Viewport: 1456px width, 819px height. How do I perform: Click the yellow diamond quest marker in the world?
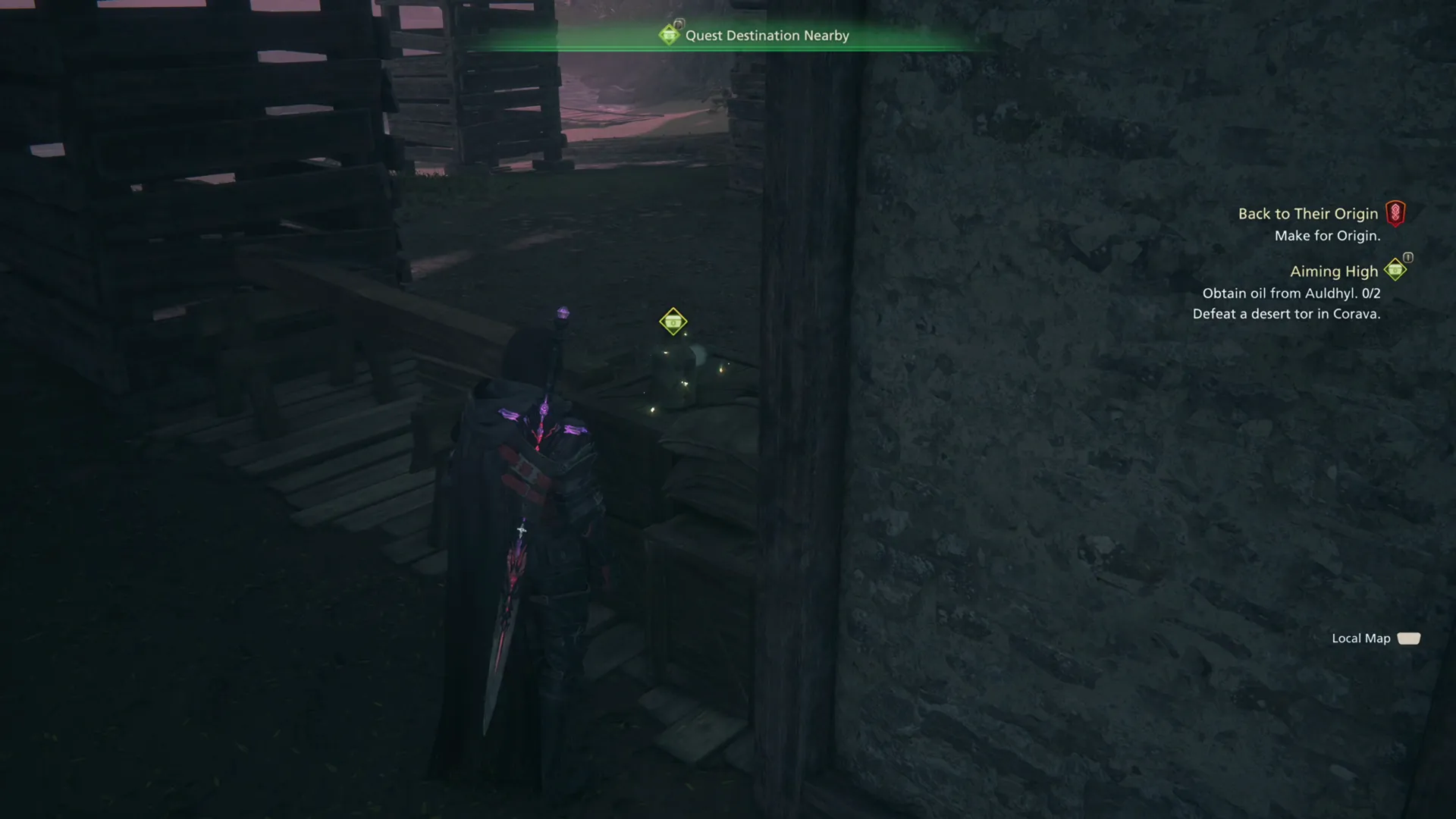672,321
